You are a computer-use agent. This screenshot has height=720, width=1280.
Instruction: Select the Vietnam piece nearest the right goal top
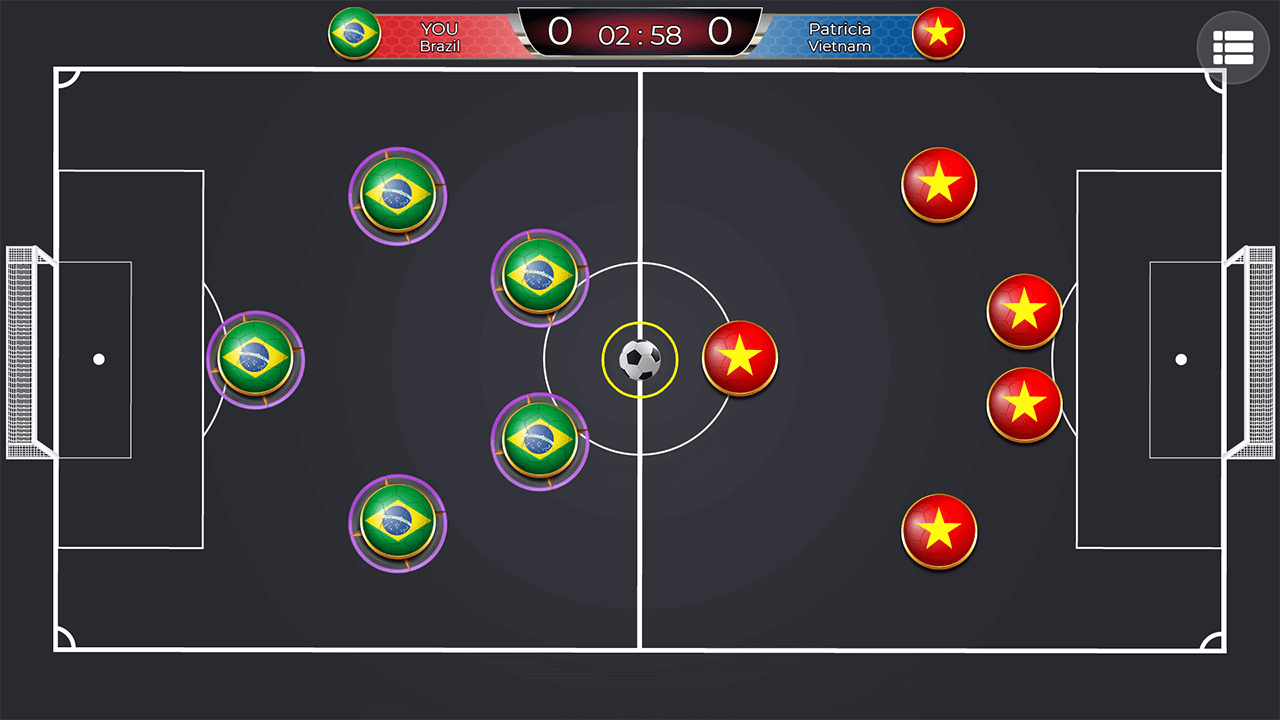pyautogui.click(x=938, y=184)
